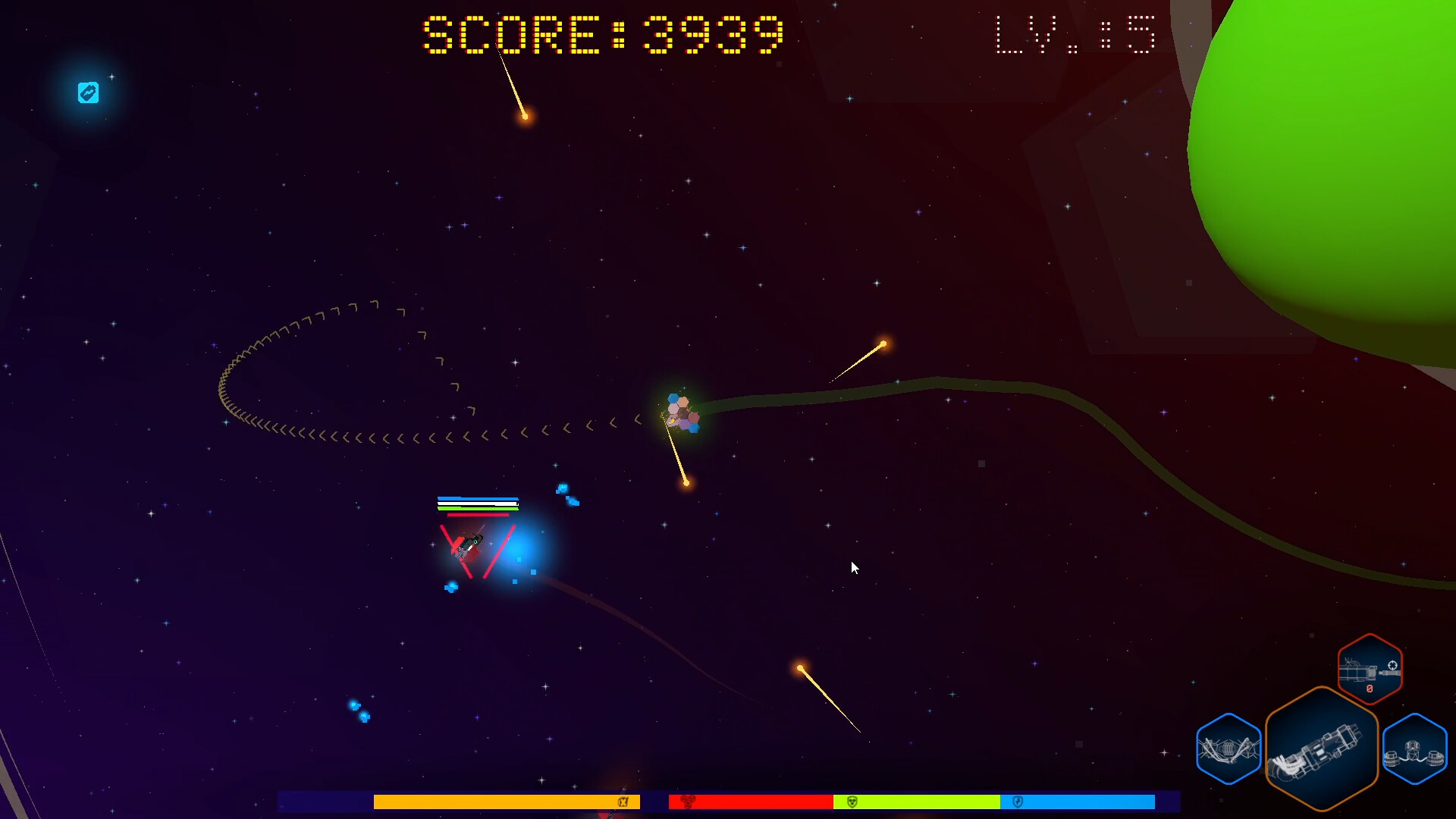Screen dimensions: 1456x819
Task: Click the green bar above the player ship
Action: (x=478, y=507)
